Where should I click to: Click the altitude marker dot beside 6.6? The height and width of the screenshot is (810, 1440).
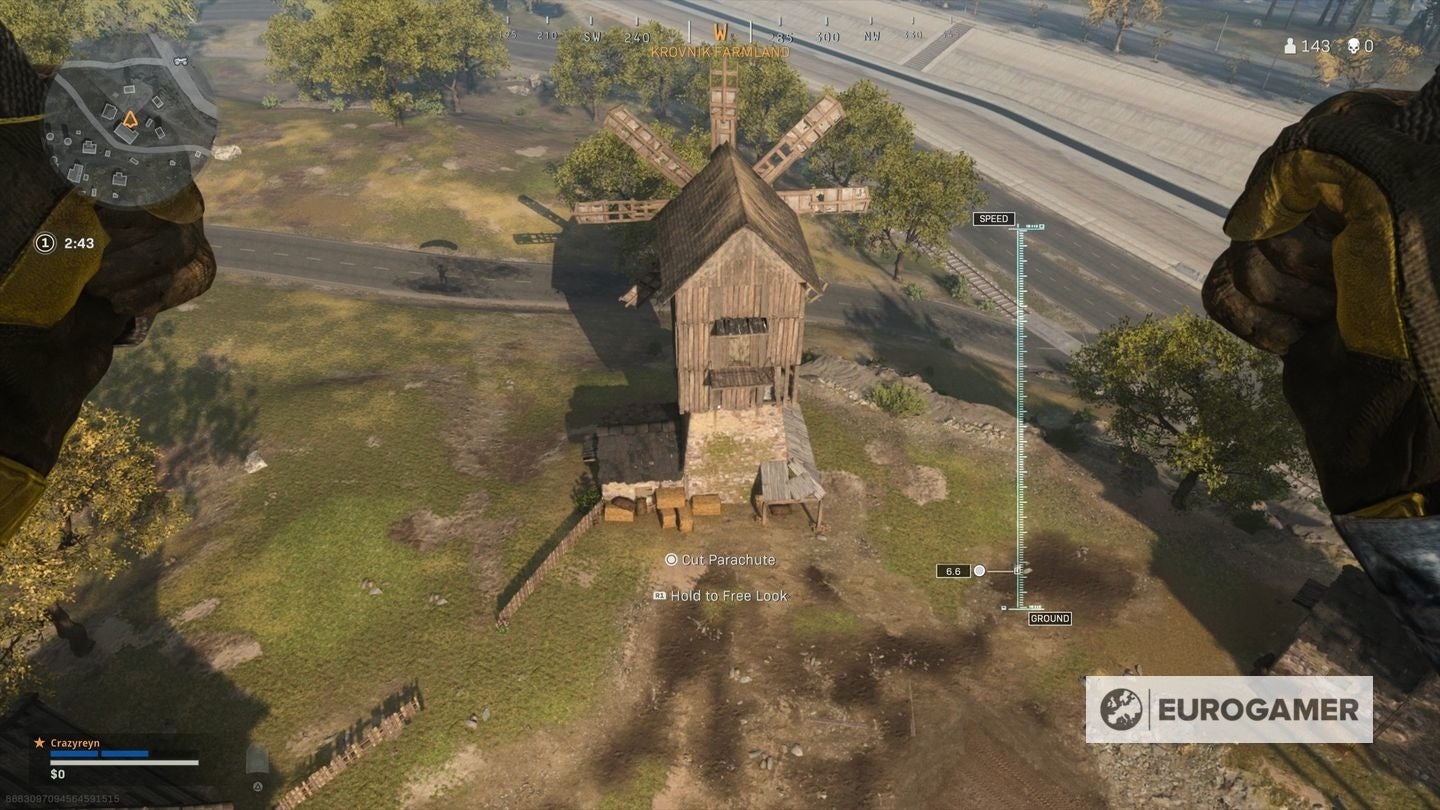tap(977, 570)
